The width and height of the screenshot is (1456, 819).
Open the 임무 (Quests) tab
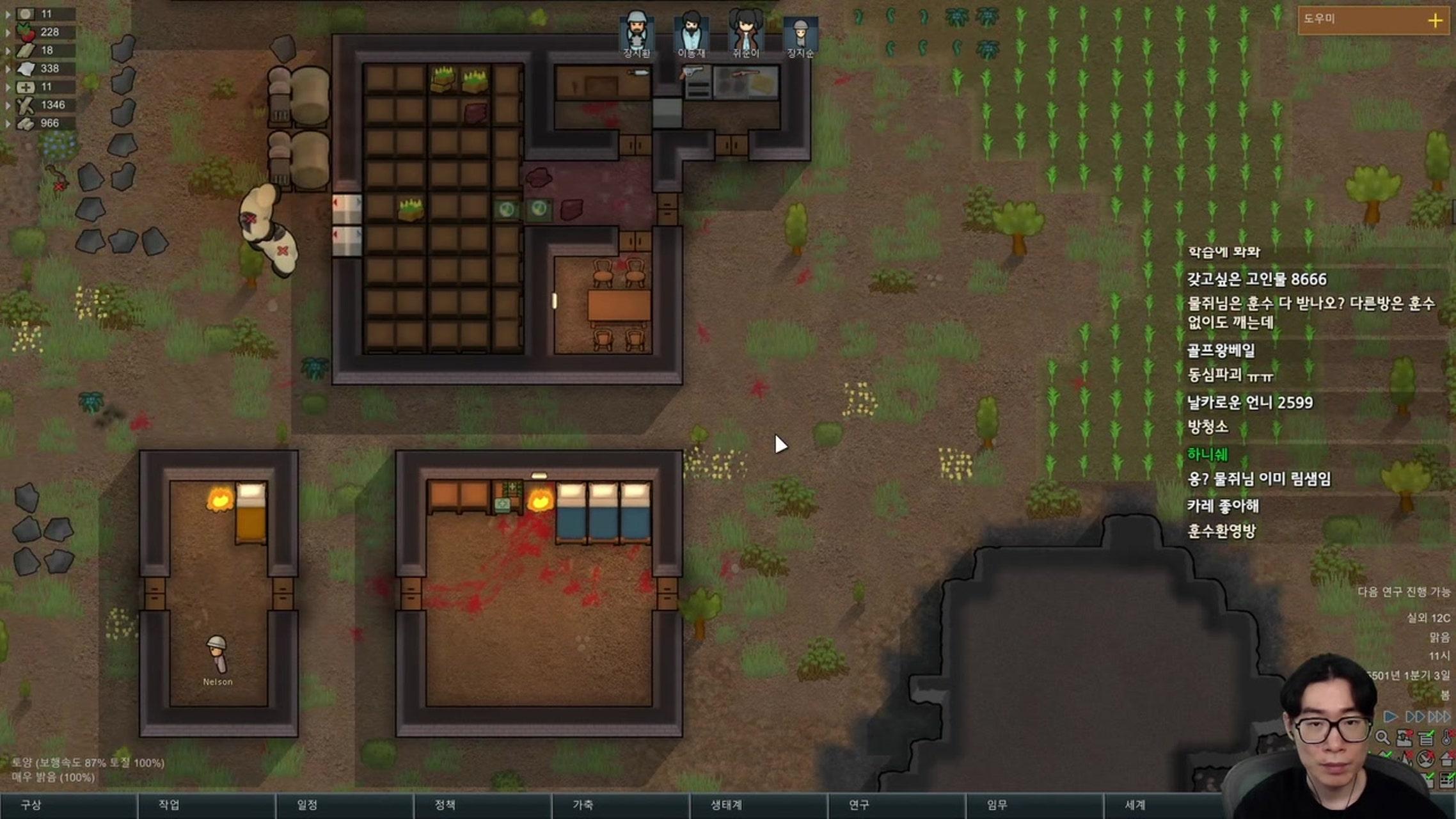click(997, 805)
